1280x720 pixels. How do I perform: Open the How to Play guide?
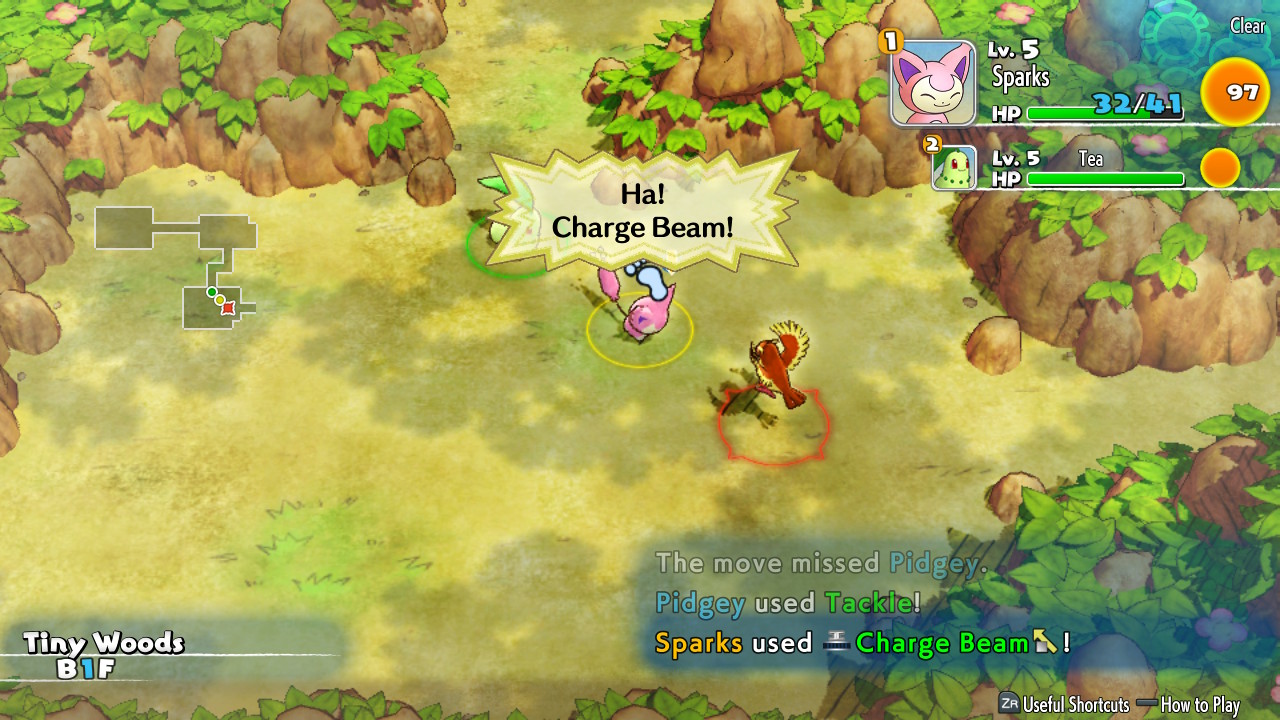point(1199,705)
